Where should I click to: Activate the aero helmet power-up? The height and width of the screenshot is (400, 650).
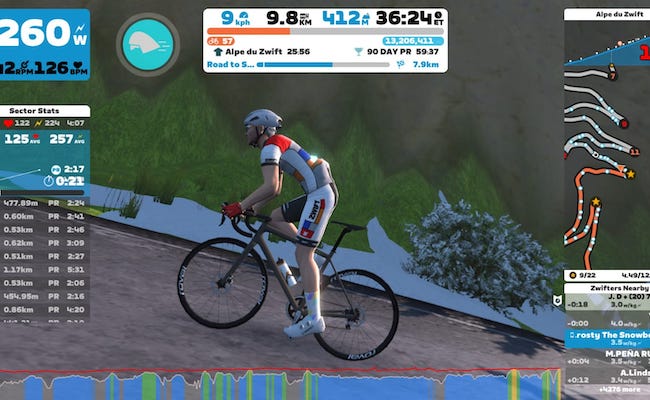(x=146, y=42)
